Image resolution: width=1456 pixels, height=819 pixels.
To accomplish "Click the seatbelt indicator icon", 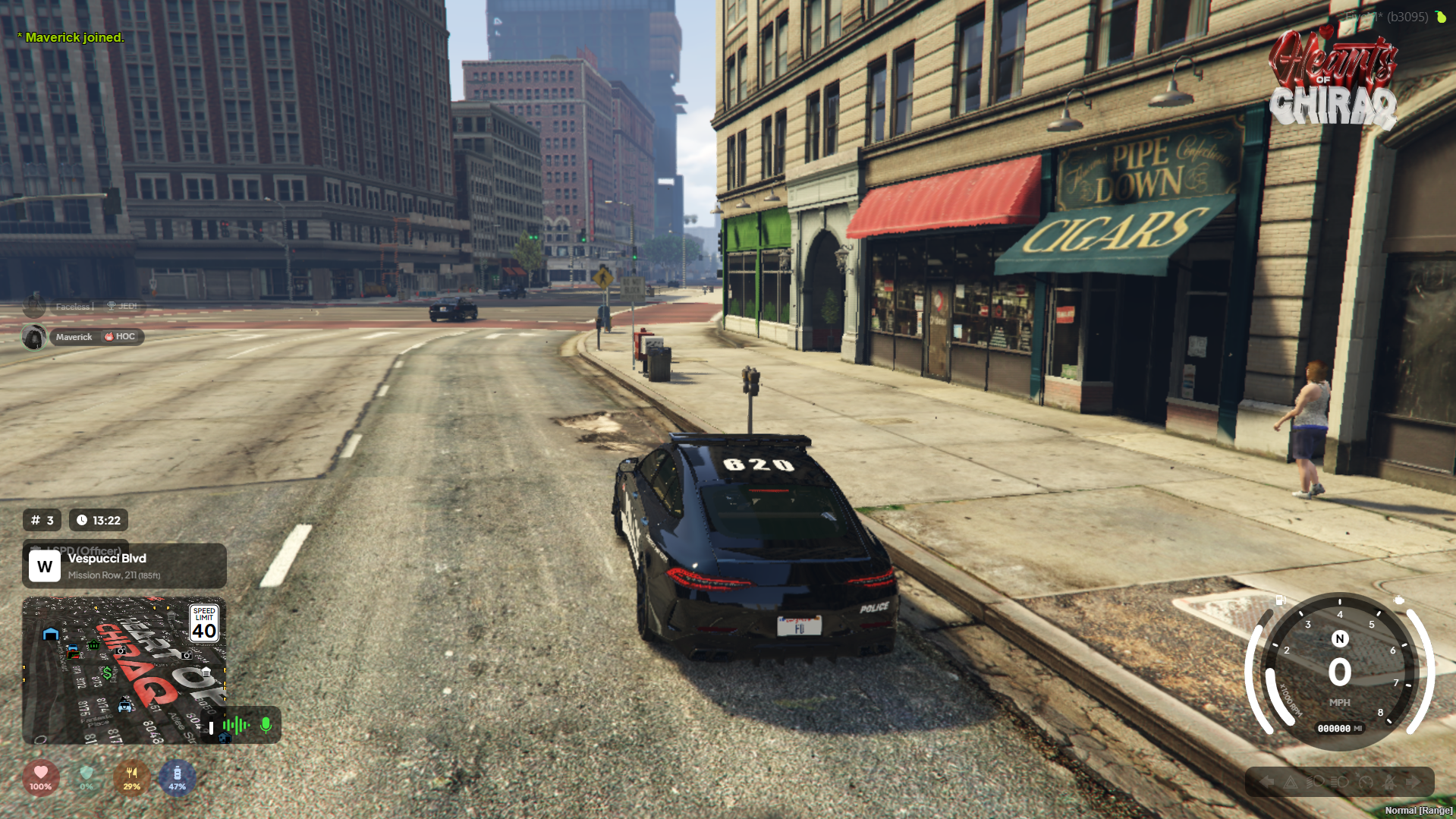I will pos(1389,782).
